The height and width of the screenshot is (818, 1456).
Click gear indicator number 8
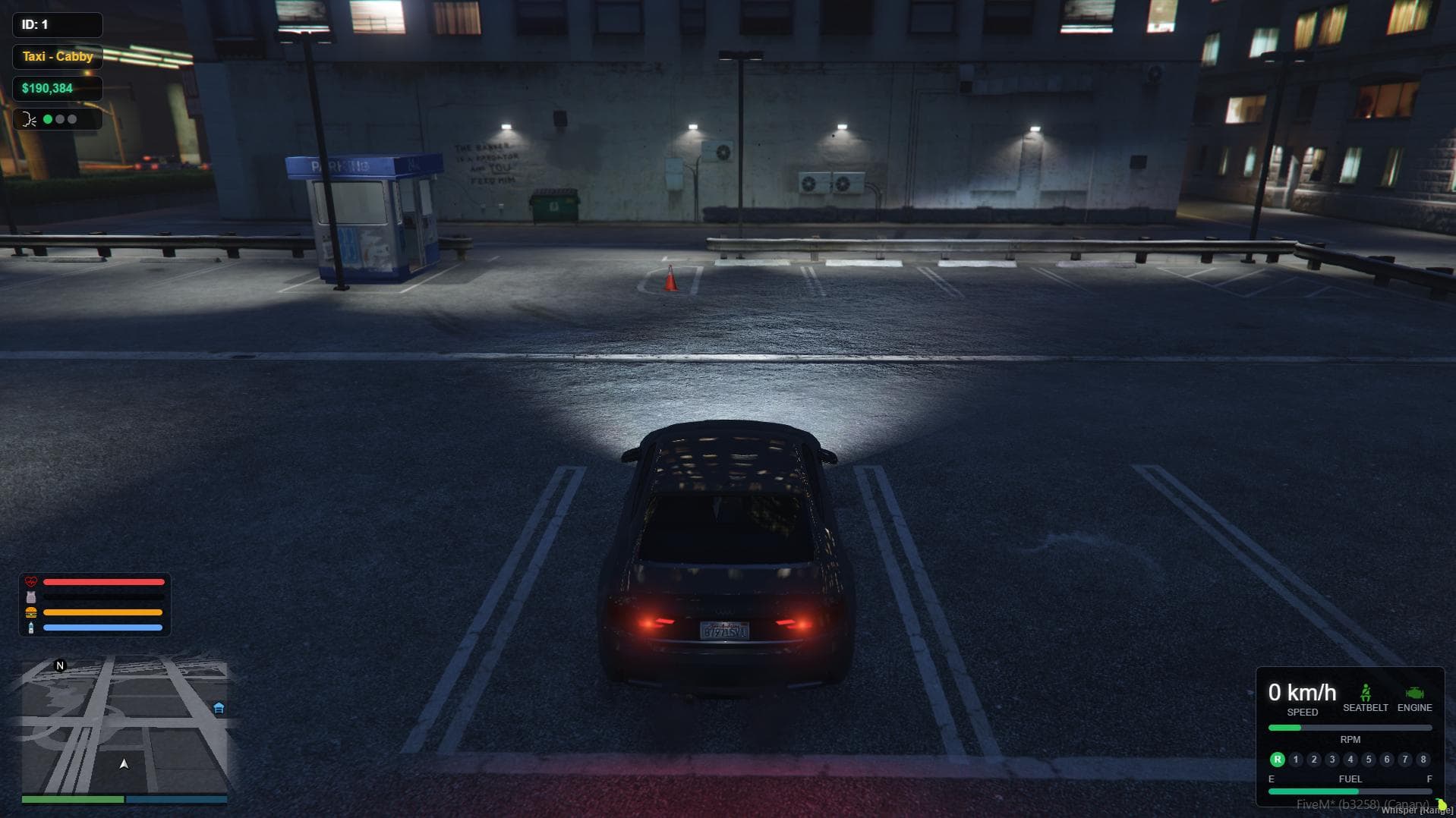click(1422, 759)
